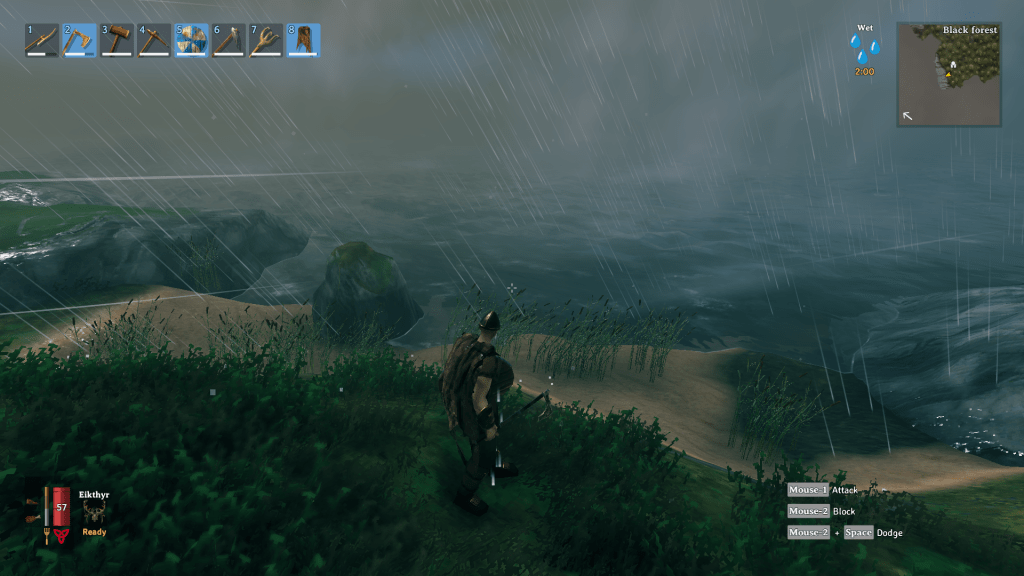Select the round blue shield slot

pyautogui.click(x=192, y=40)
